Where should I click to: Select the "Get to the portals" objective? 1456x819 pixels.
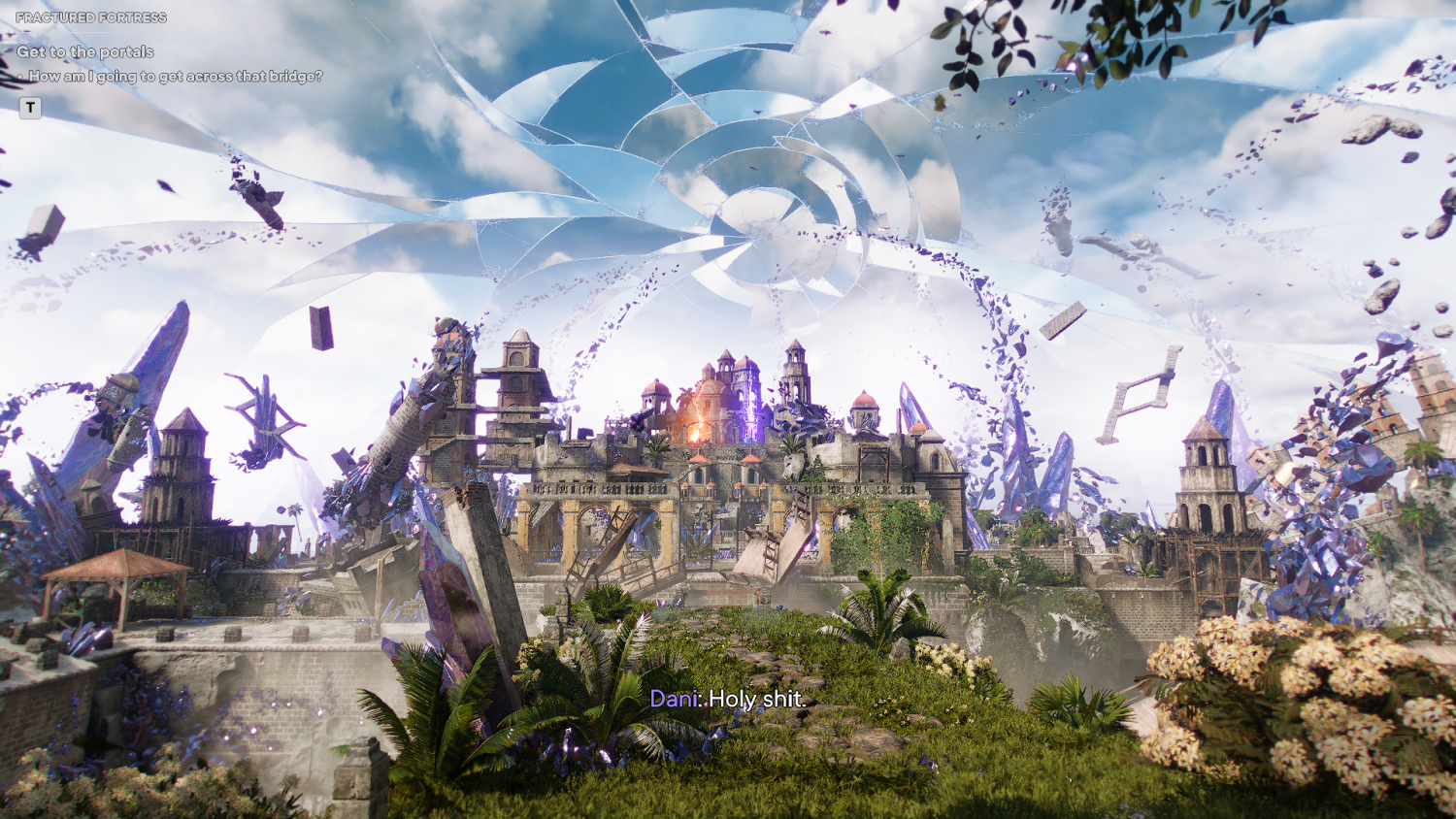[x=85, y=51]
